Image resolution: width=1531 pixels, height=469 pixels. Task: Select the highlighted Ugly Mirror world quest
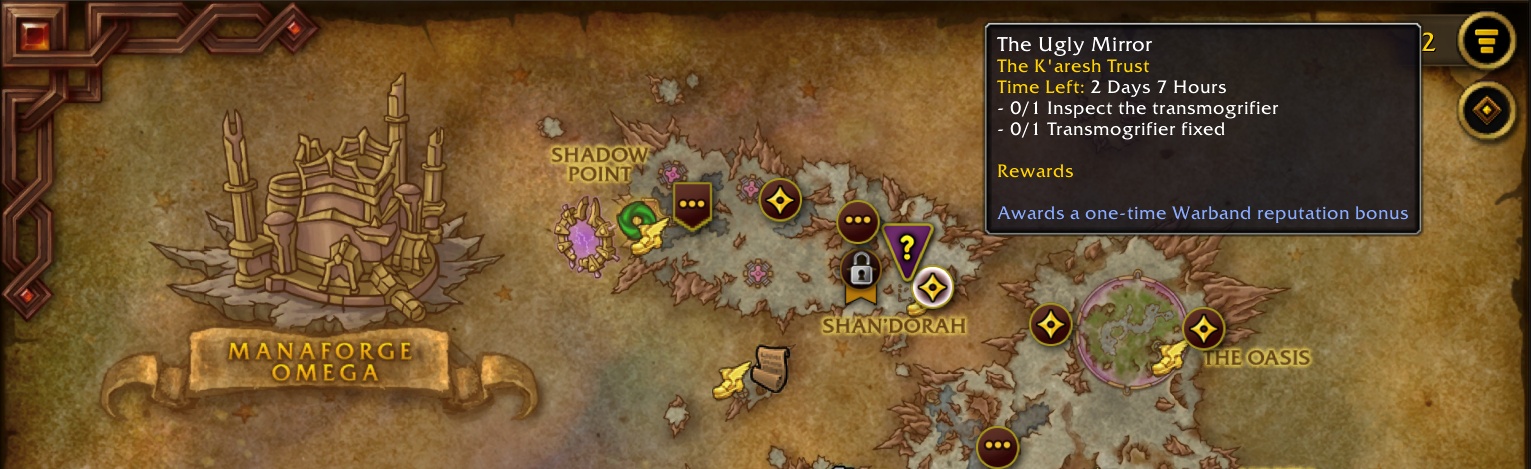pyautogui.click(x=933, y=288)
